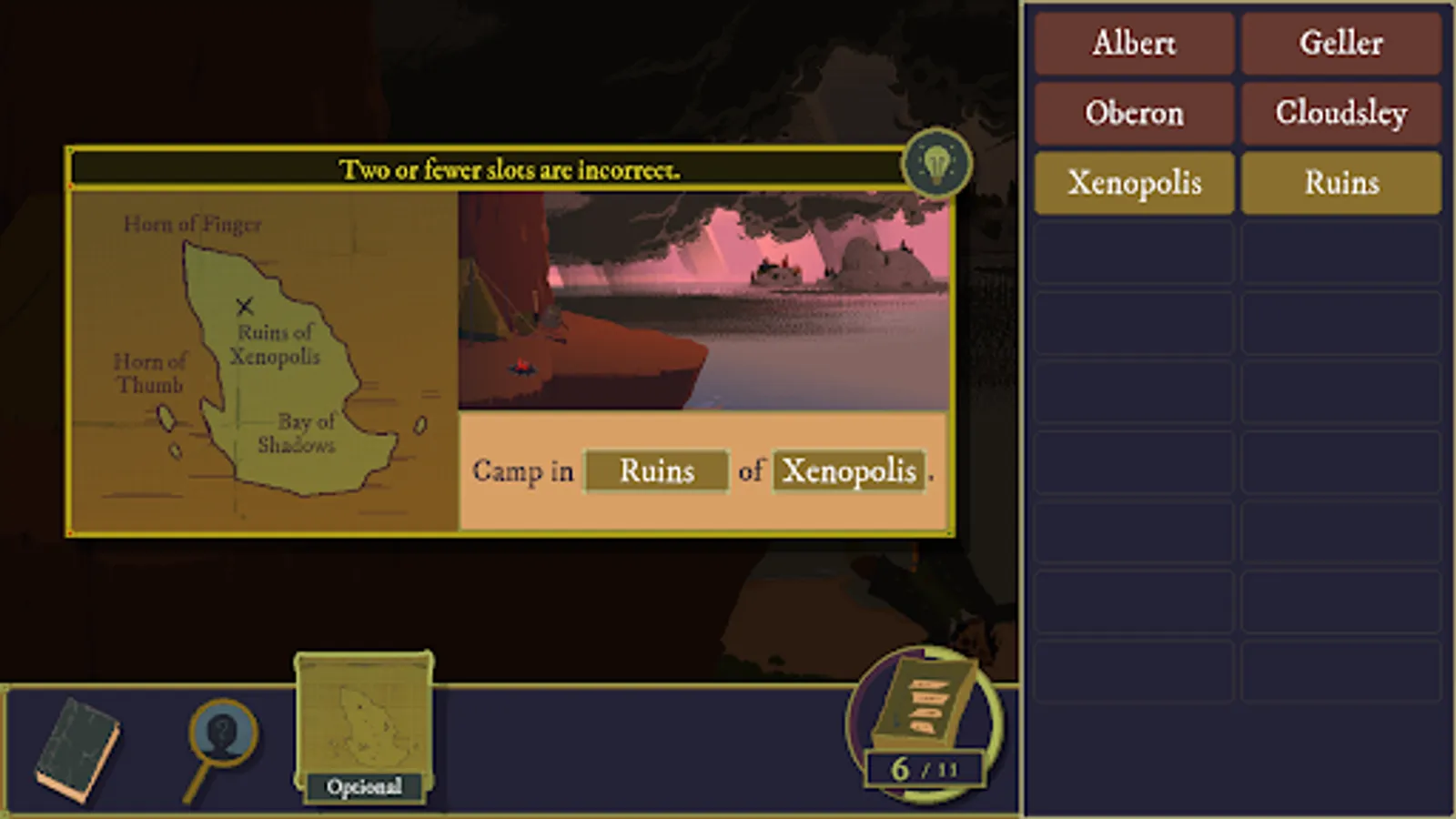Screen dimensions: 1456x819
Task: Select the Geller name tile
Action: coord(1341,44)
